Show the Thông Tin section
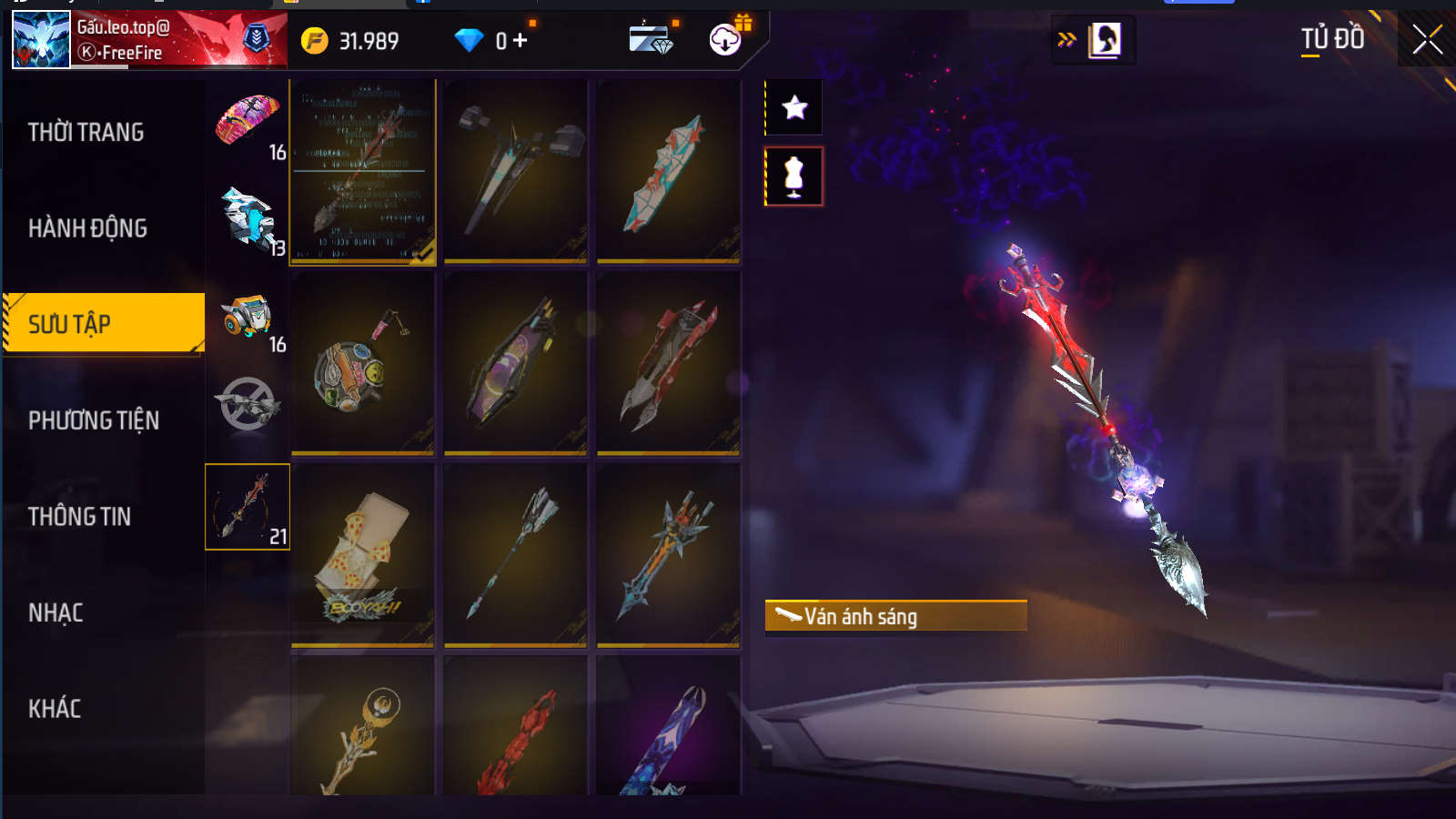This screenshot has height=819, width=1456. 80,517
